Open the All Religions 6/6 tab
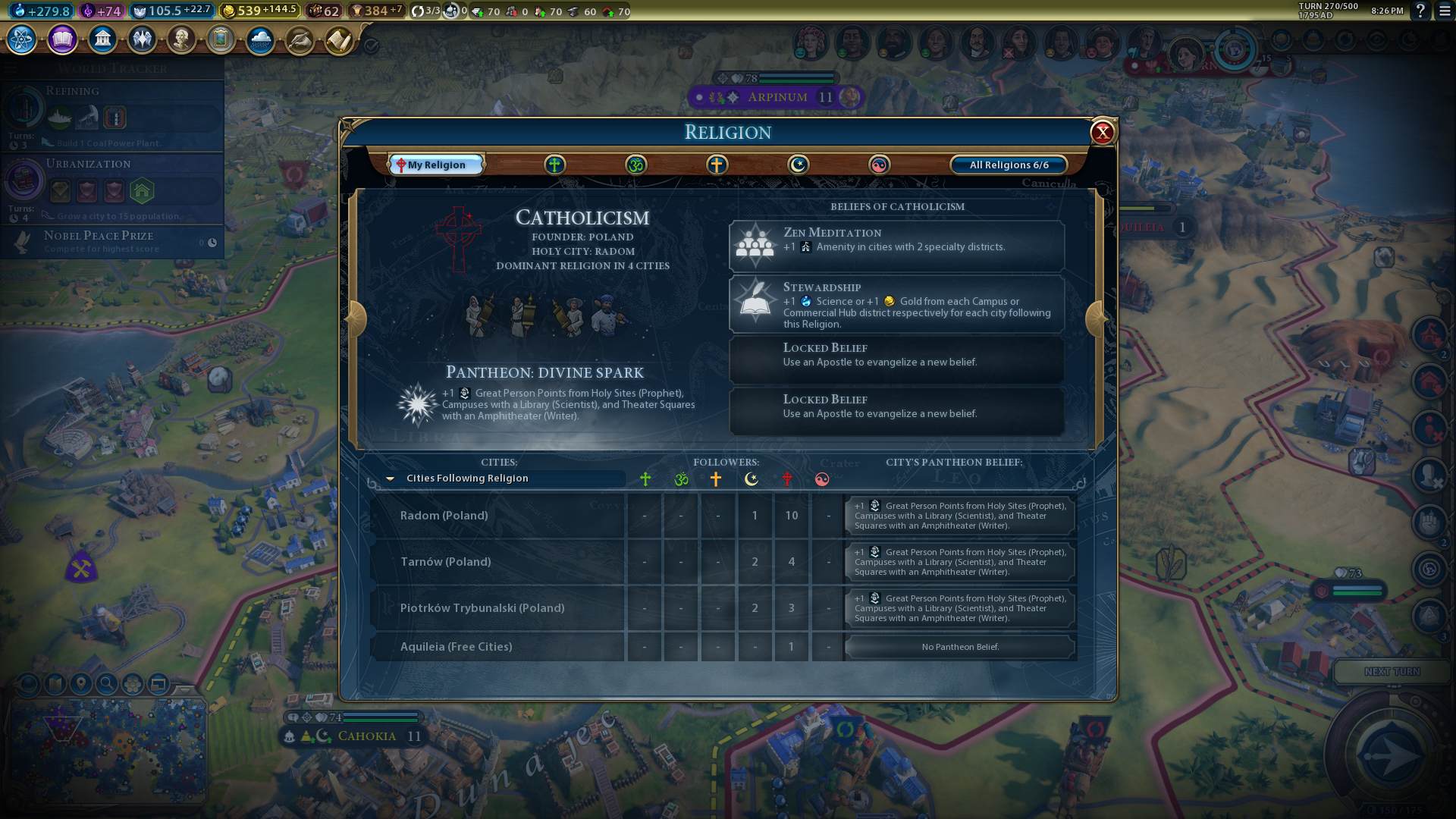 [1009, 165]
